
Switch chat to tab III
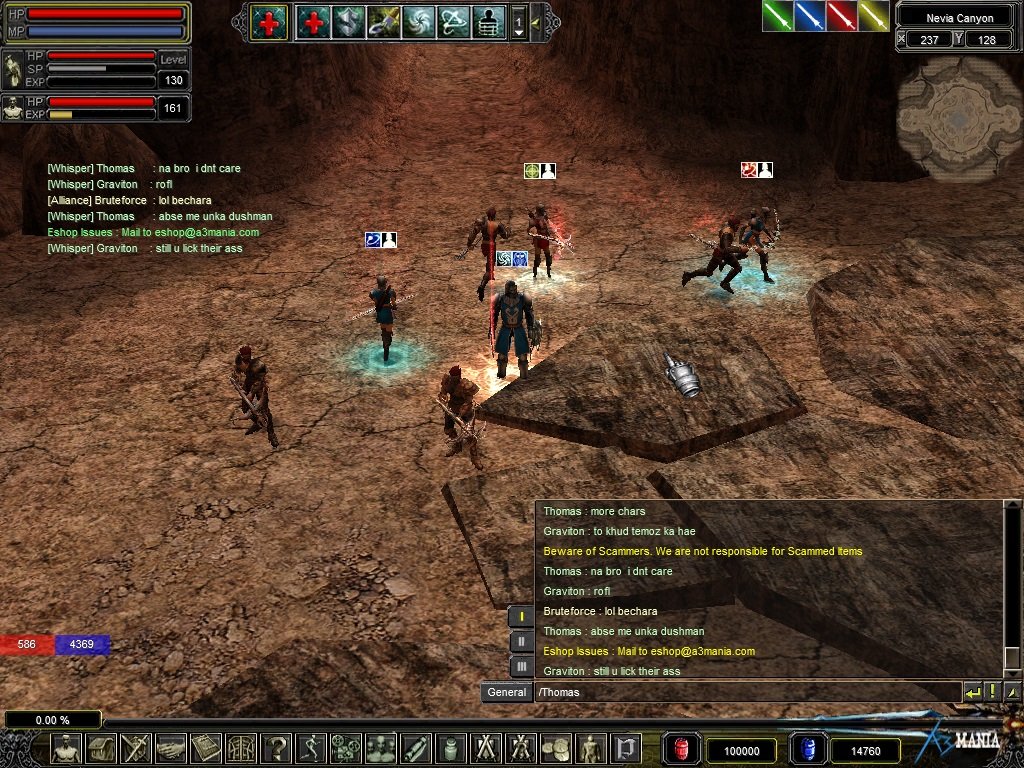[x=521, y=666]
